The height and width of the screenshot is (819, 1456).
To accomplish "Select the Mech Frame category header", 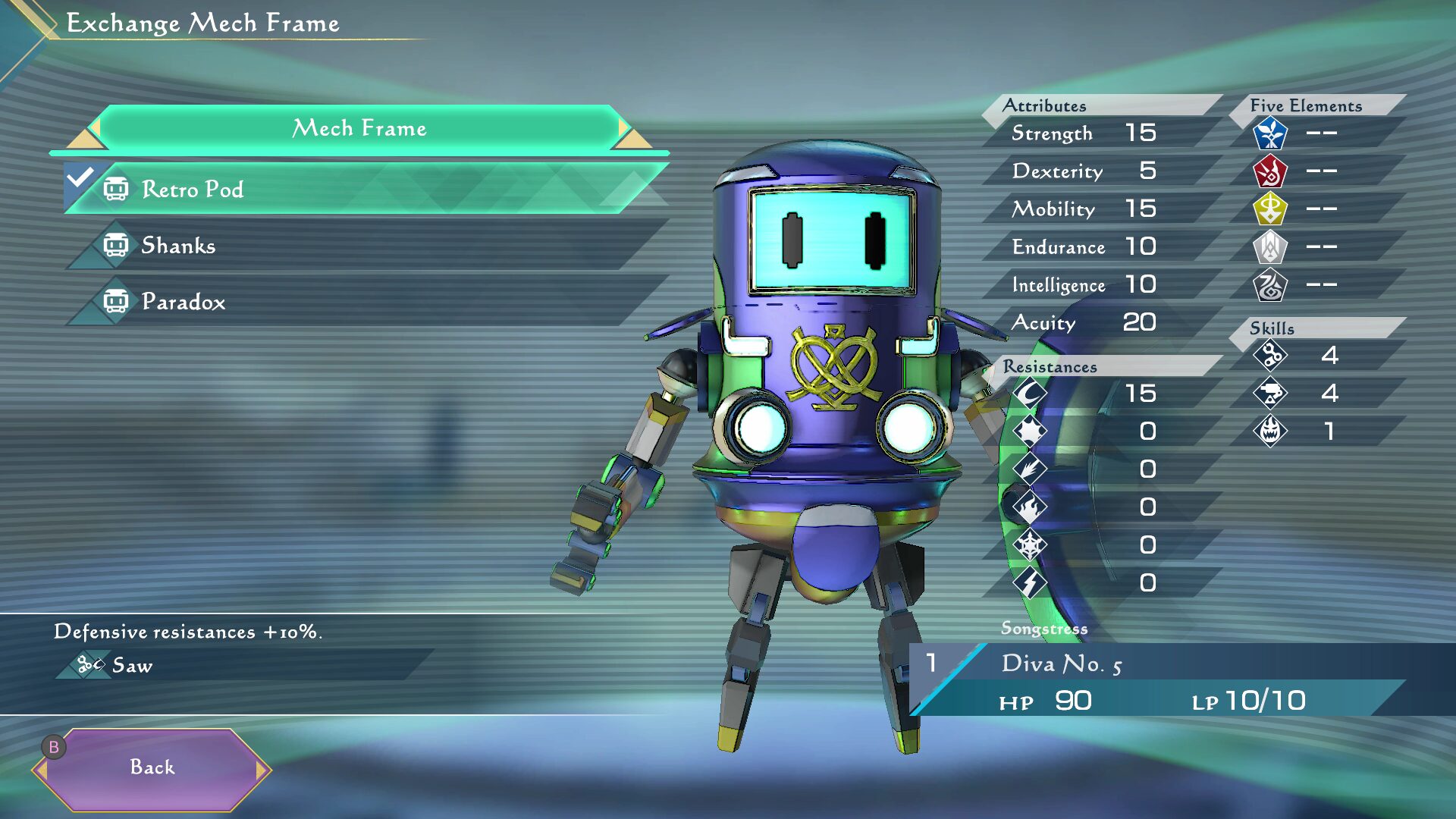I will pos(359,129).
